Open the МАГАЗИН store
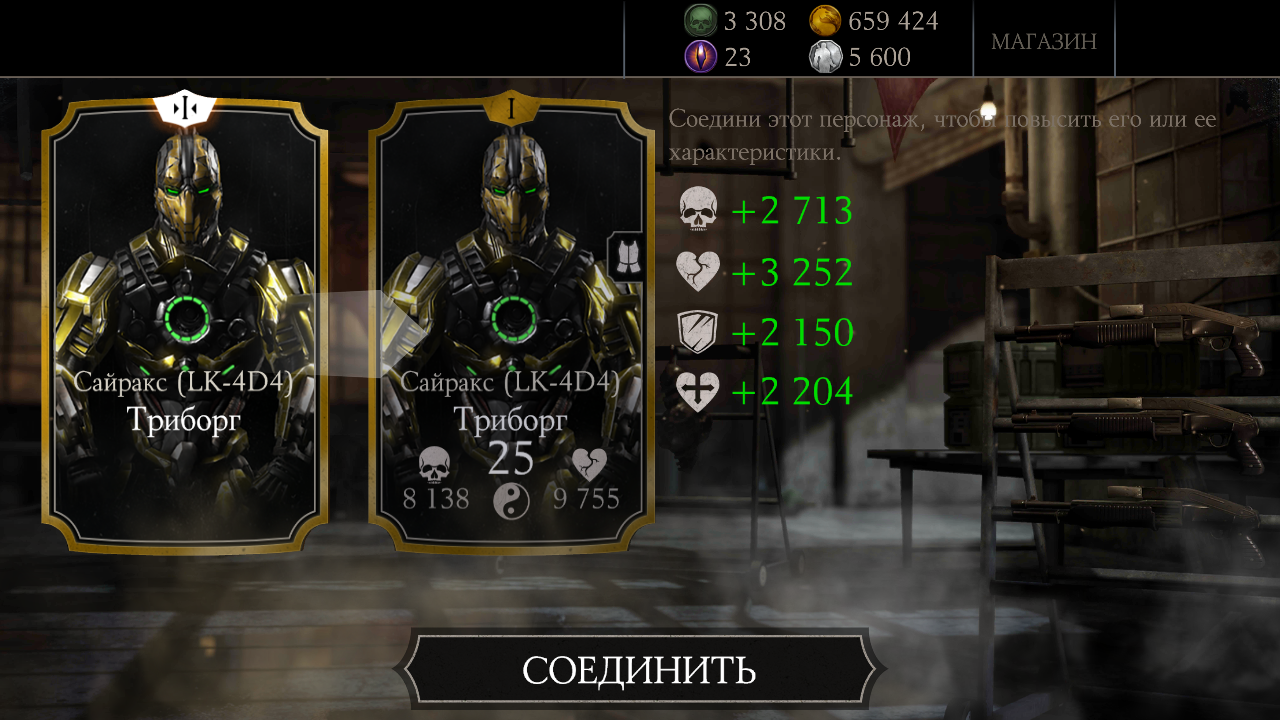Image resolution: width=1280 pixels, height=720 pixels. [1043, 41]
